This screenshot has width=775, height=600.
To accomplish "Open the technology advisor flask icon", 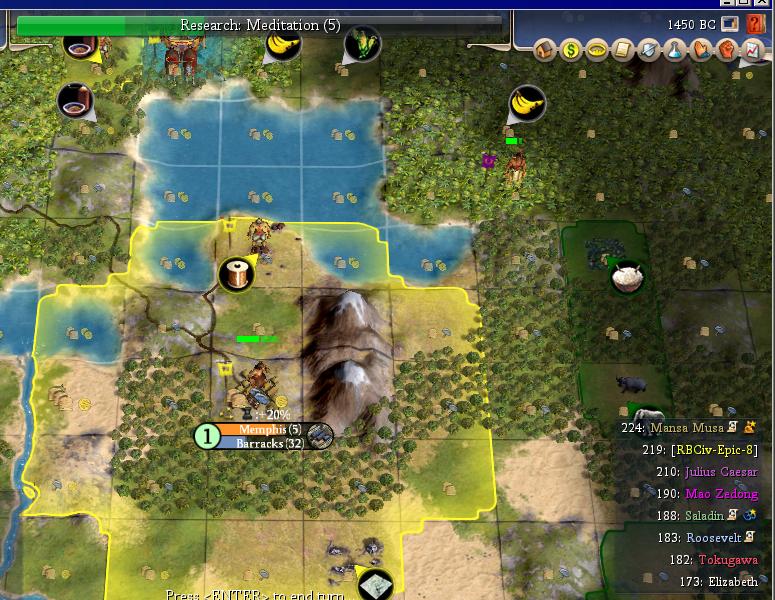I will (675, 49).
